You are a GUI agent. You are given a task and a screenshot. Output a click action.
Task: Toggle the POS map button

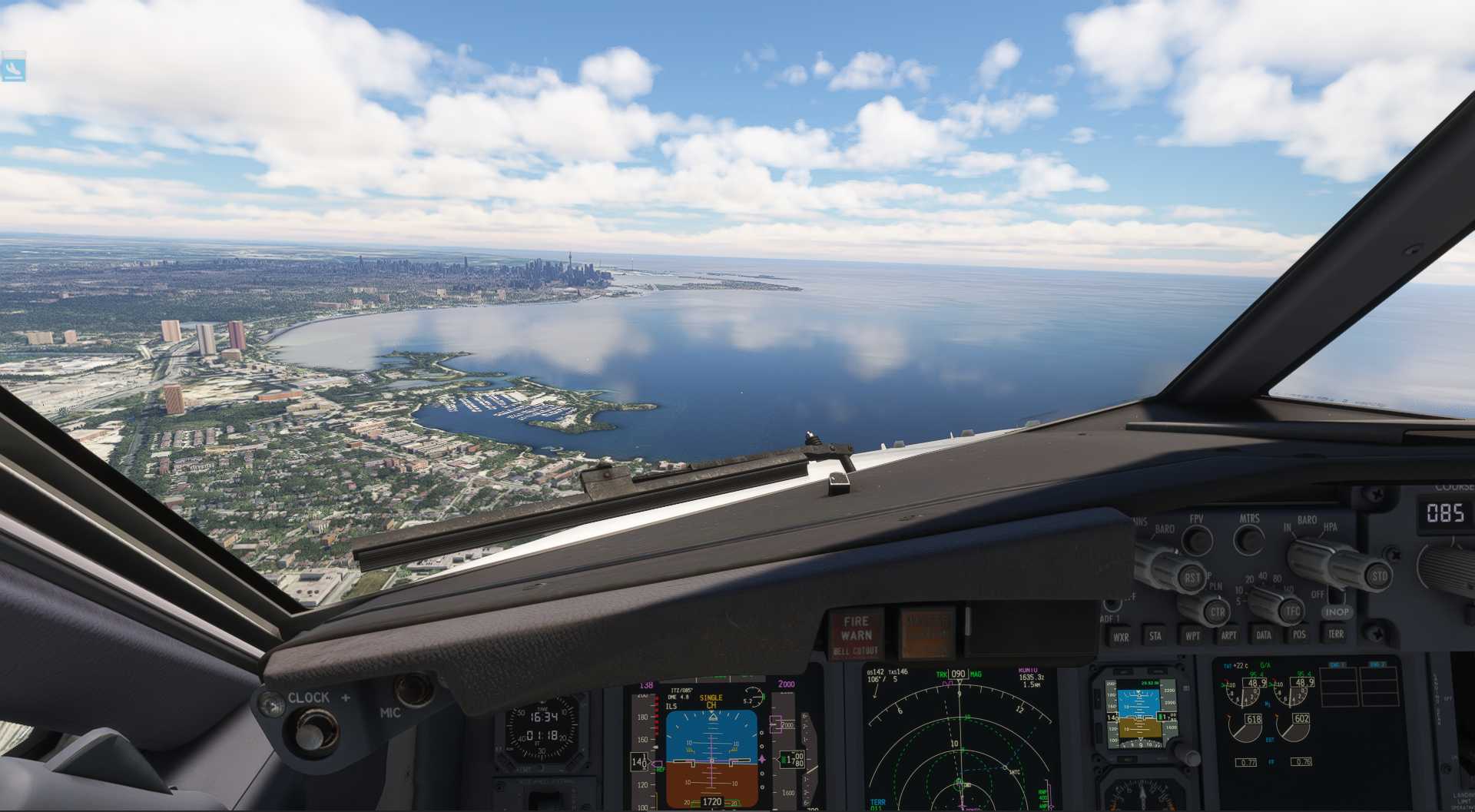[1299, 635]
